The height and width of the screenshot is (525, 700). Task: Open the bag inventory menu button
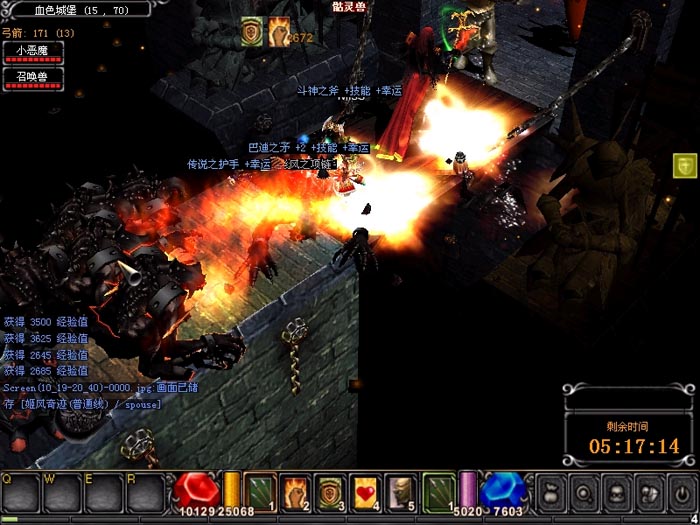coord(550,492)
